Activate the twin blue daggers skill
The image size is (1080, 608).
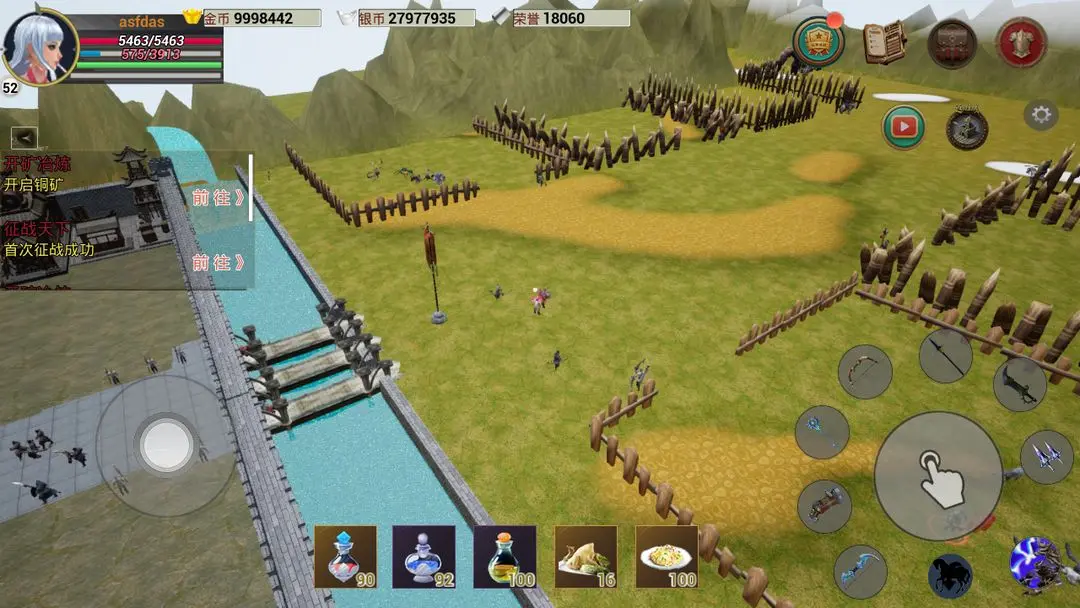[x=1046, y=457]
